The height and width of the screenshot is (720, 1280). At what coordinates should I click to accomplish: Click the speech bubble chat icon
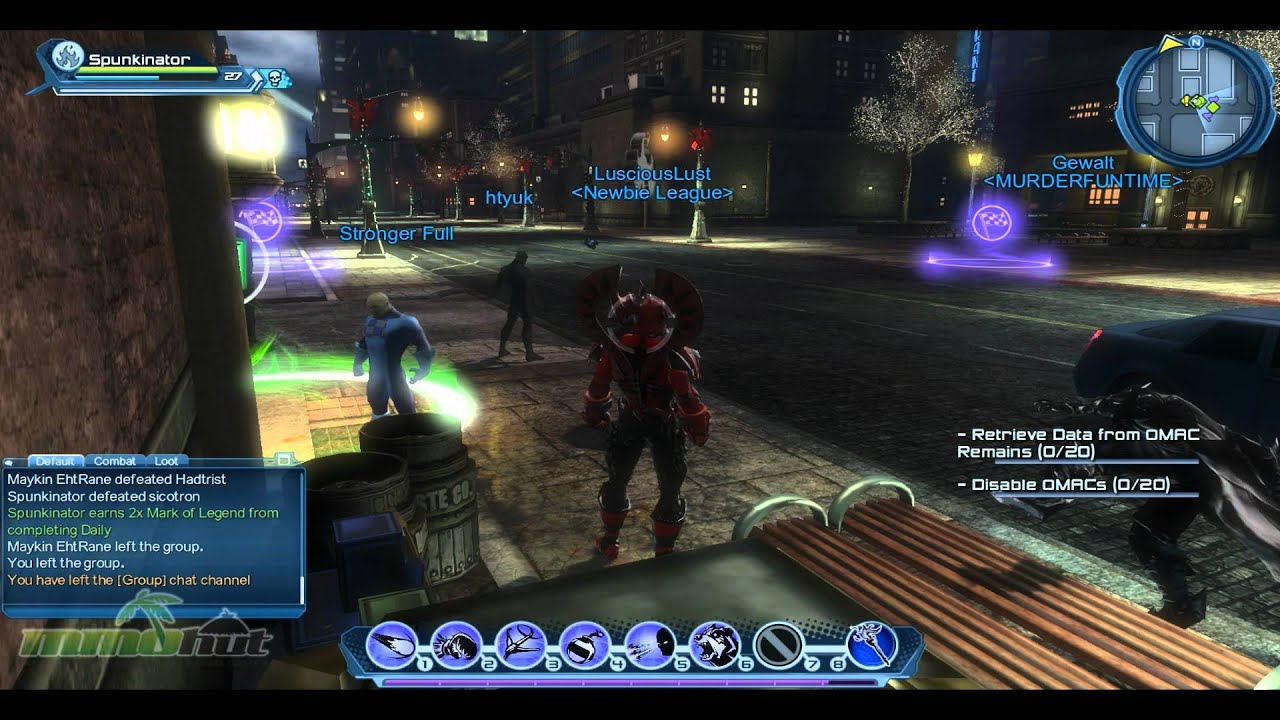tap(10, 462)
